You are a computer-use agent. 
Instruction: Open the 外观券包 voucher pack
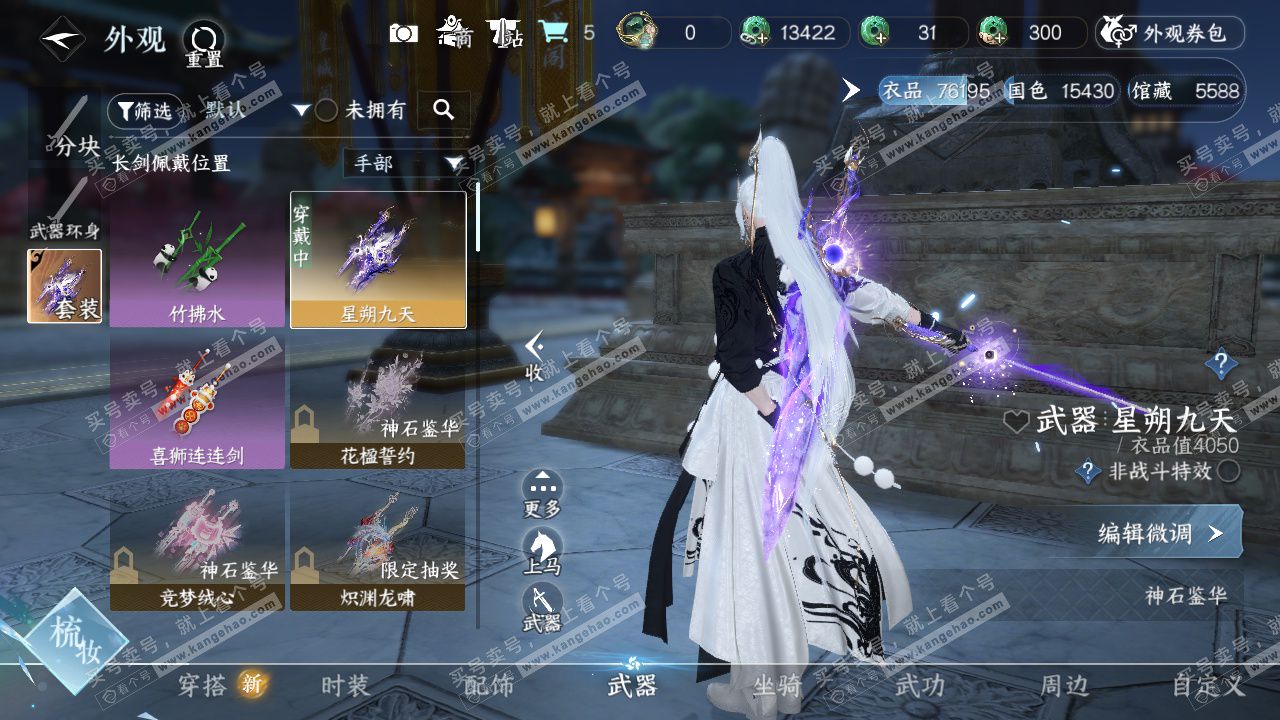(x=1170, y=33)
